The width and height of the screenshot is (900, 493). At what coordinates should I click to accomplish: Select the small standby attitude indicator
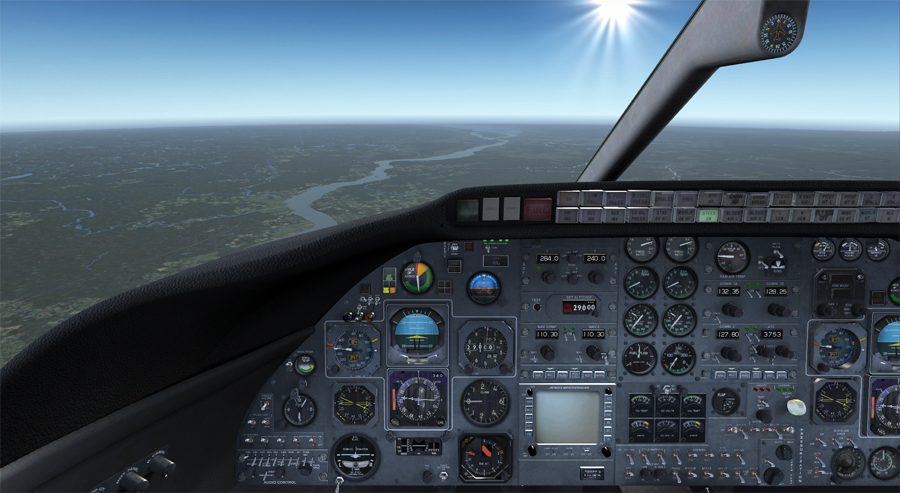484,288
